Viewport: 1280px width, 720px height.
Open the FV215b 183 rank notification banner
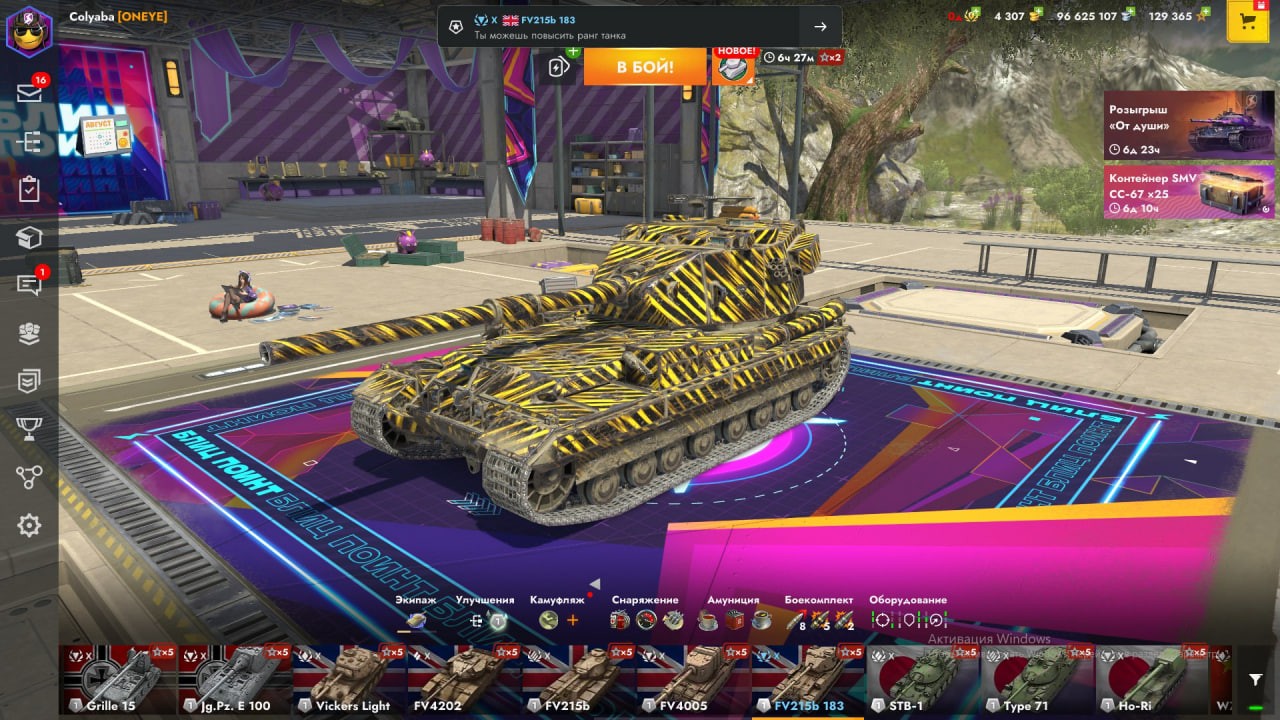(x=639, y=27)
